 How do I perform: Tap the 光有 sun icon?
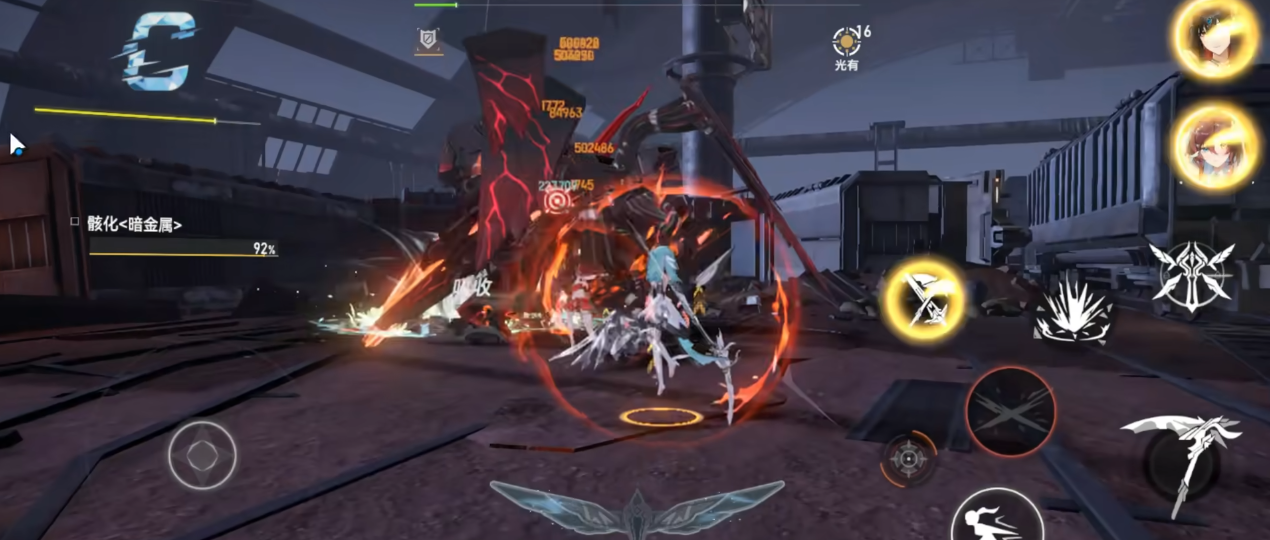[x=847, y=43]
